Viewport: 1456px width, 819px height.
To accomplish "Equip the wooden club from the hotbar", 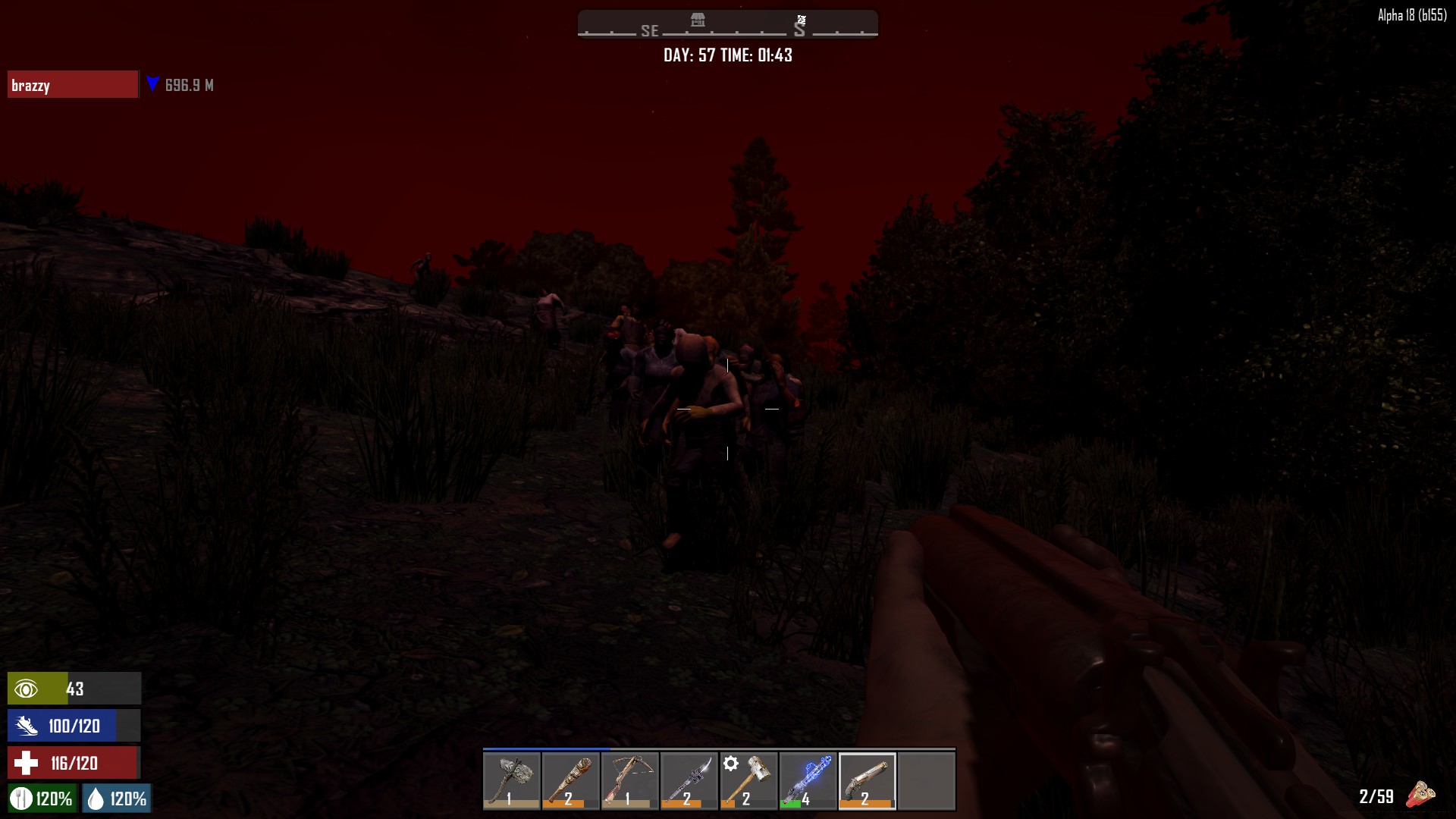I will click(x=571, y=781).
